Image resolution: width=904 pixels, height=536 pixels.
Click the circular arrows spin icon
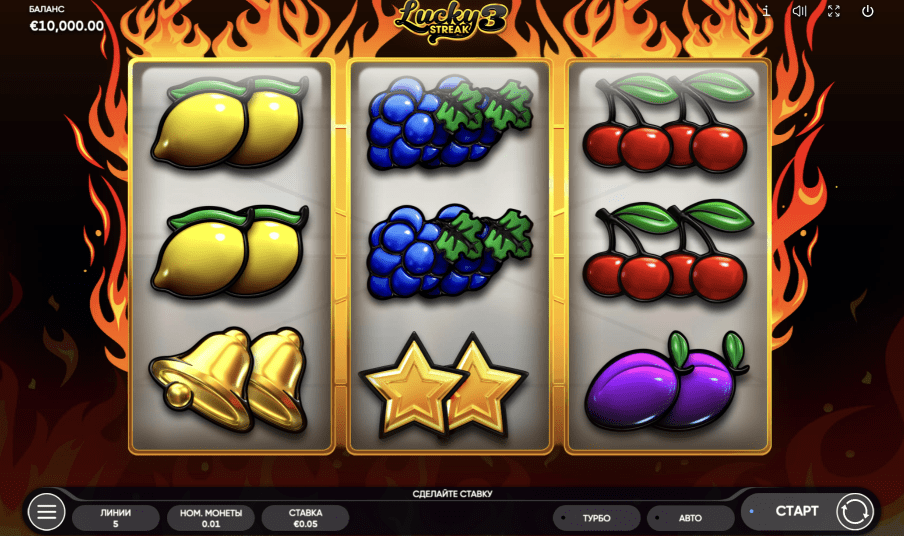(x=854, y=511)
